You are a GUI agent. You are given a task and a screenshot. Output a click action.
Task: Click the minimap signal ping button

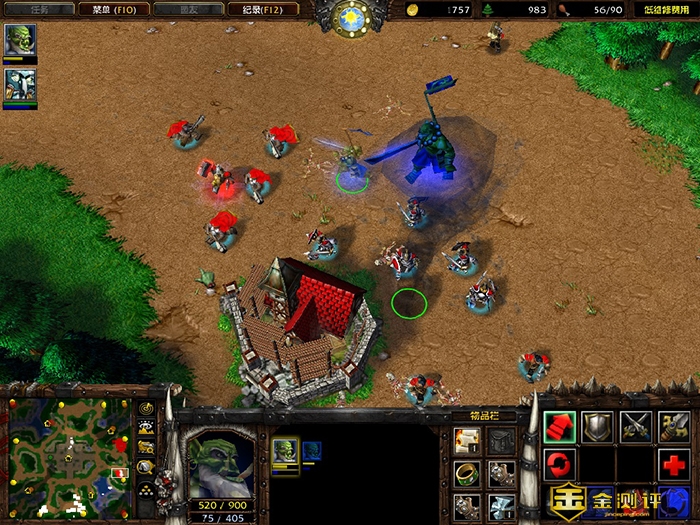pos(146,410)
